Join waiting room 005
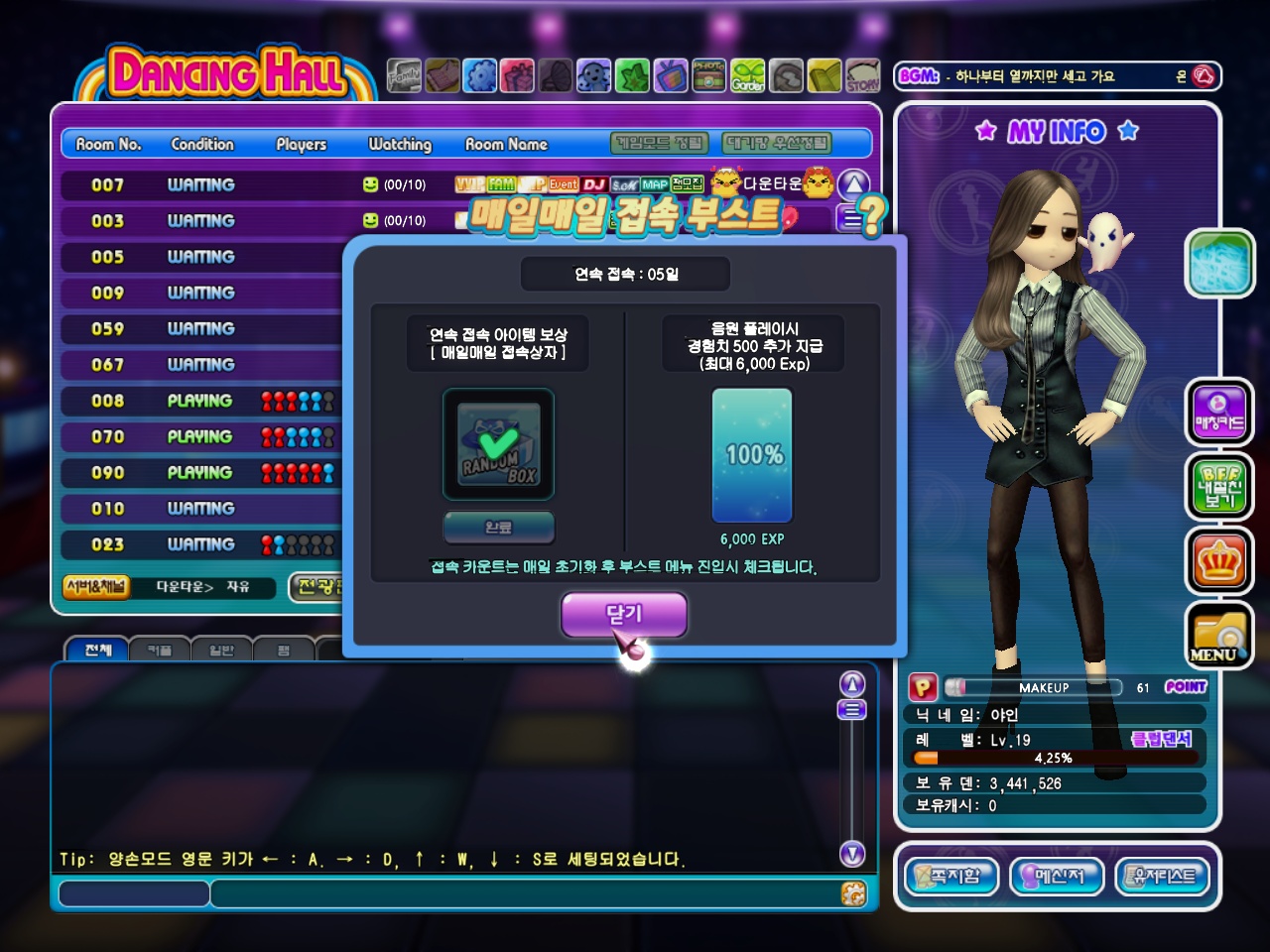 point(198,257)
